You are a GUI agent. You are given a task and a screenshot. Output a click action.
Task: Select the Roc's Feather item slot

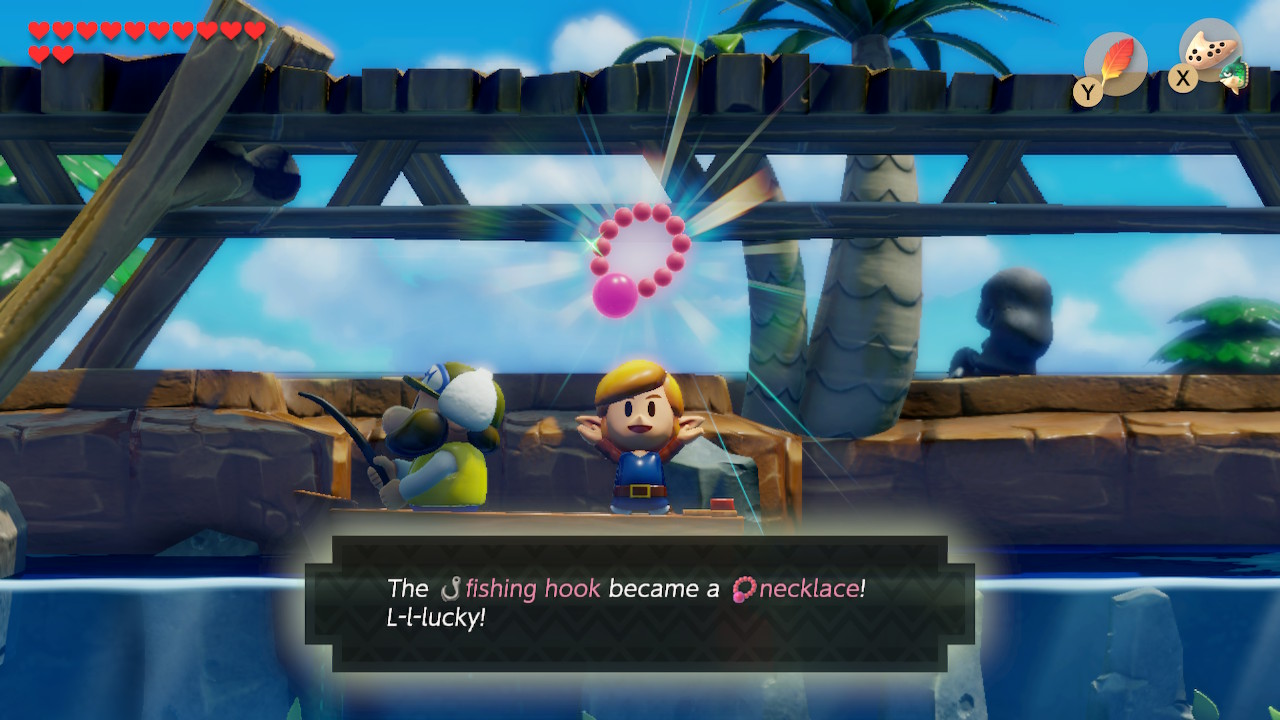[1114, 64]
